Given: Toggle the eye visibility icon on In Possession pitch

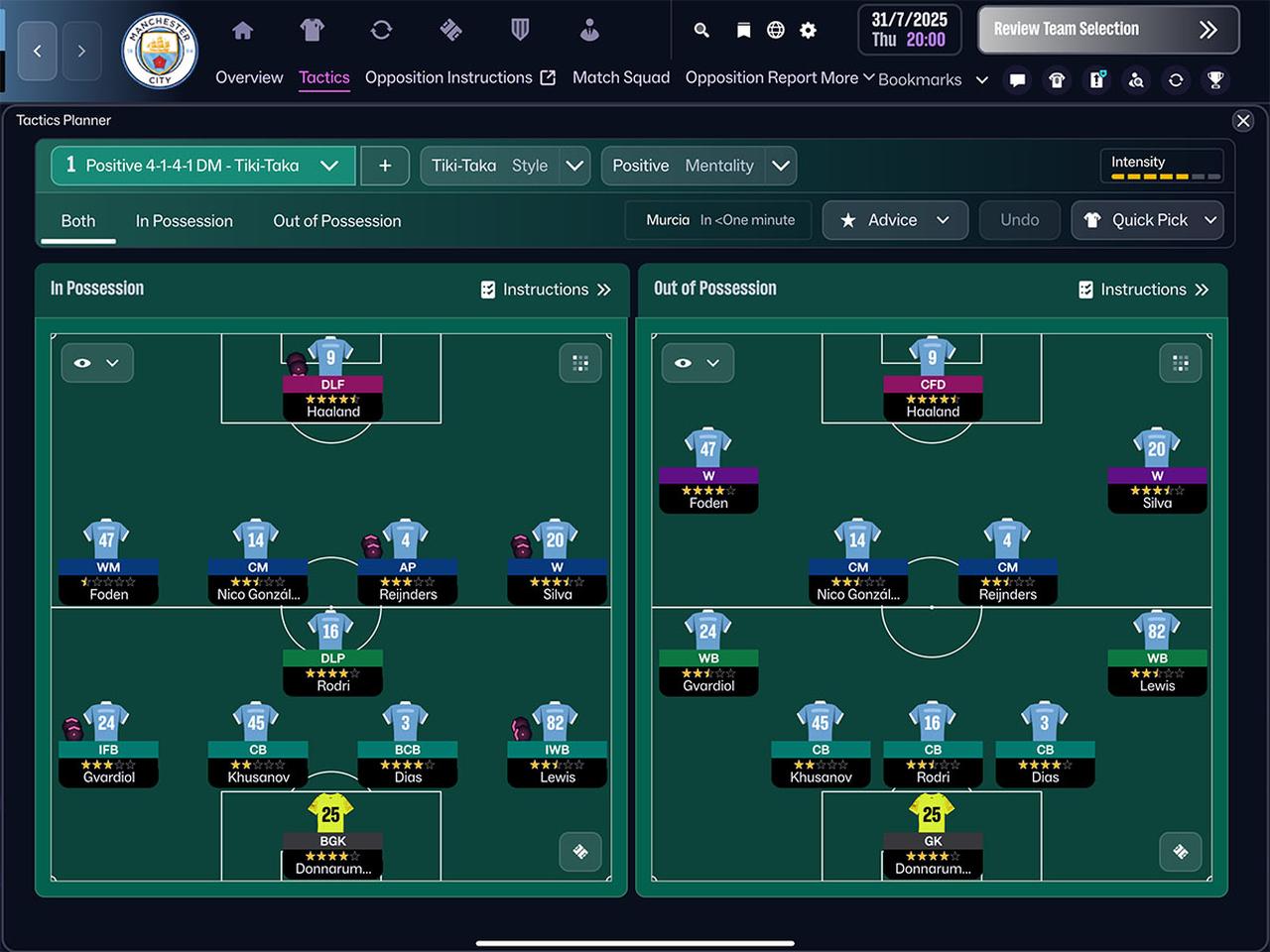Looking at the screenshot, I should pyautogui.click(x=83, y=363).
